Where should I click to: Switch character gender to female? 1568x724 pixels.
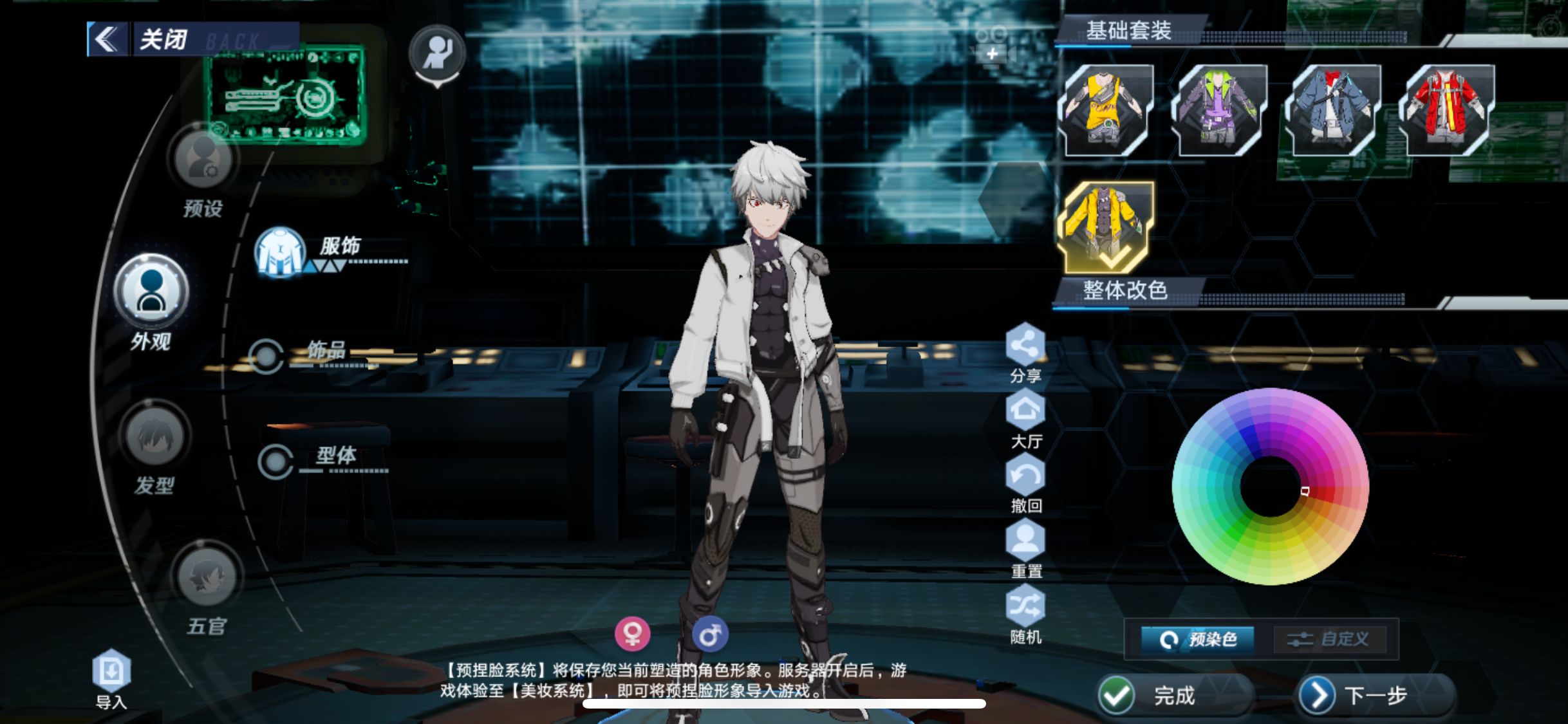pyautogui.click(x=632, y=634)
